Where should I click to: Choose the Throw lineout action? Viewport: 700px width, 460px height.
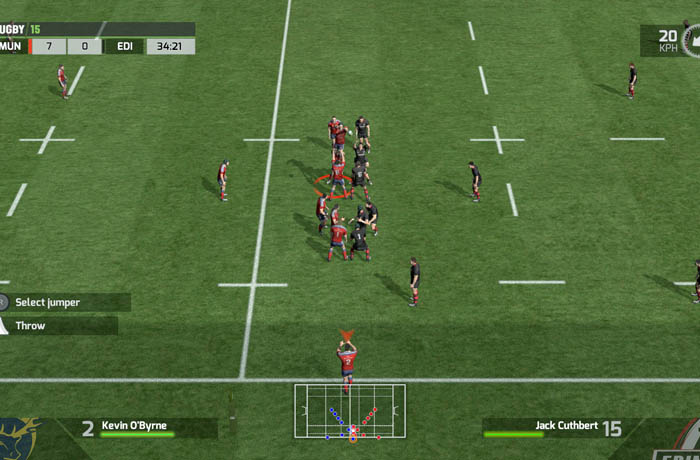coord(58,326)
